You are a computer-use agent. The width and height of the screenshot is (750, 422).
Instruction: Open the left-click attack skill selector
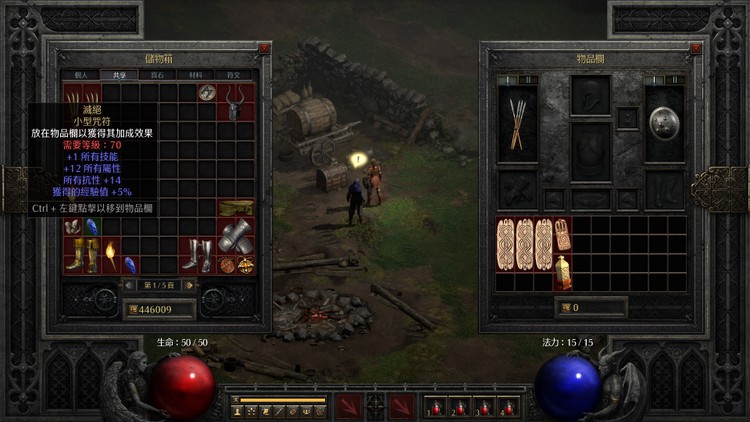[x=349, y=406]
